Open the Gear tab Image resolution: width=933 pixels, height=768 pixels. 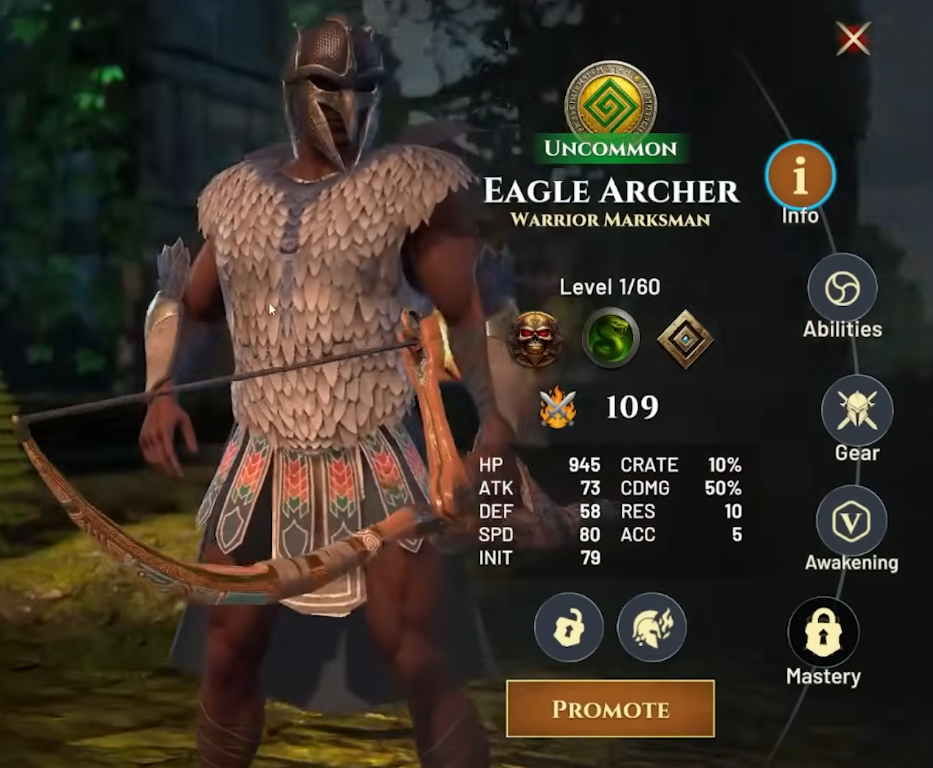856,410
